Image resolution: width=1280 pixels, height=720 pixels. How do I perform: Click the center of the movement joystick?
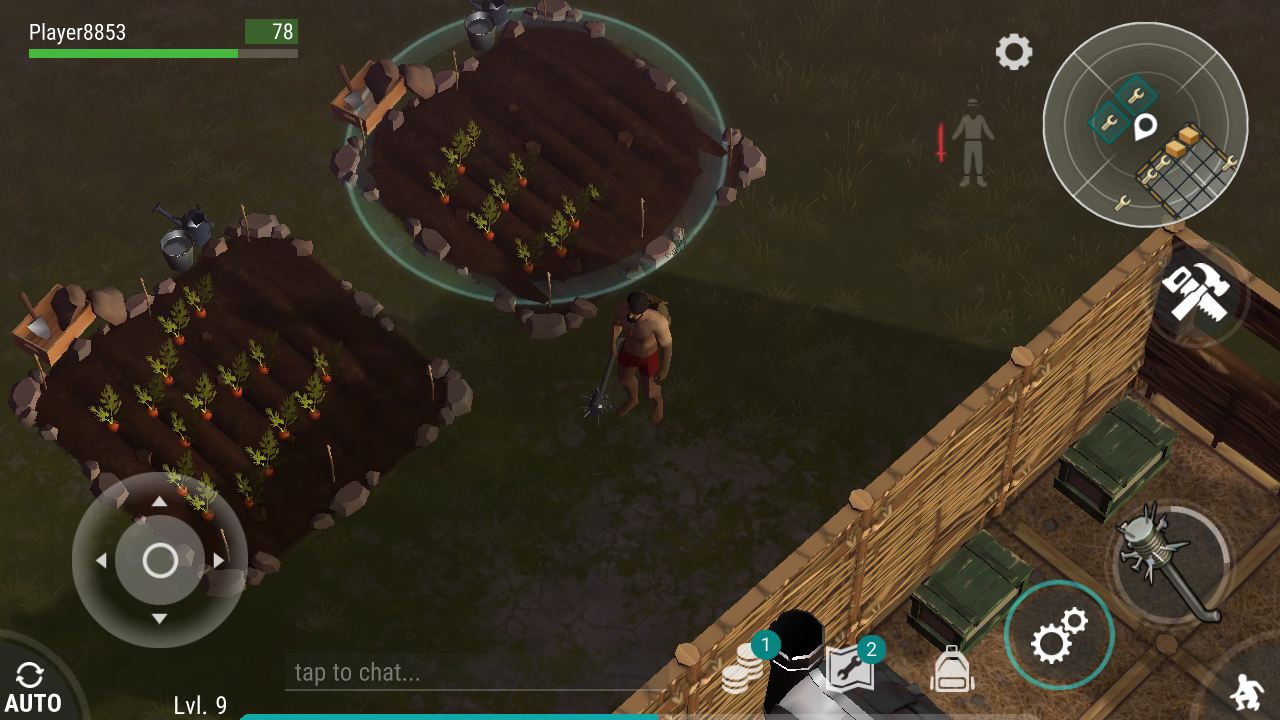pyautogui.click(x=160, y=561)
